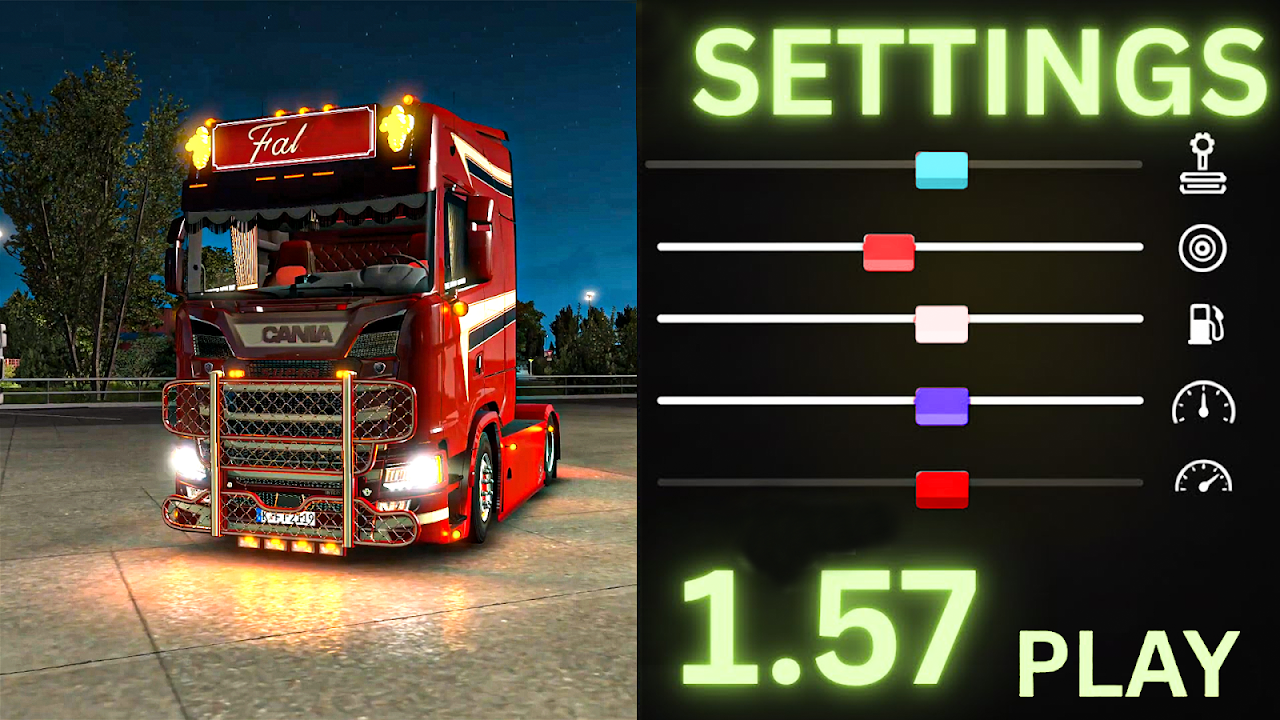Screen dimensions: 1280x720
Task: Click the circular target icon
Action: point(1202,248)
